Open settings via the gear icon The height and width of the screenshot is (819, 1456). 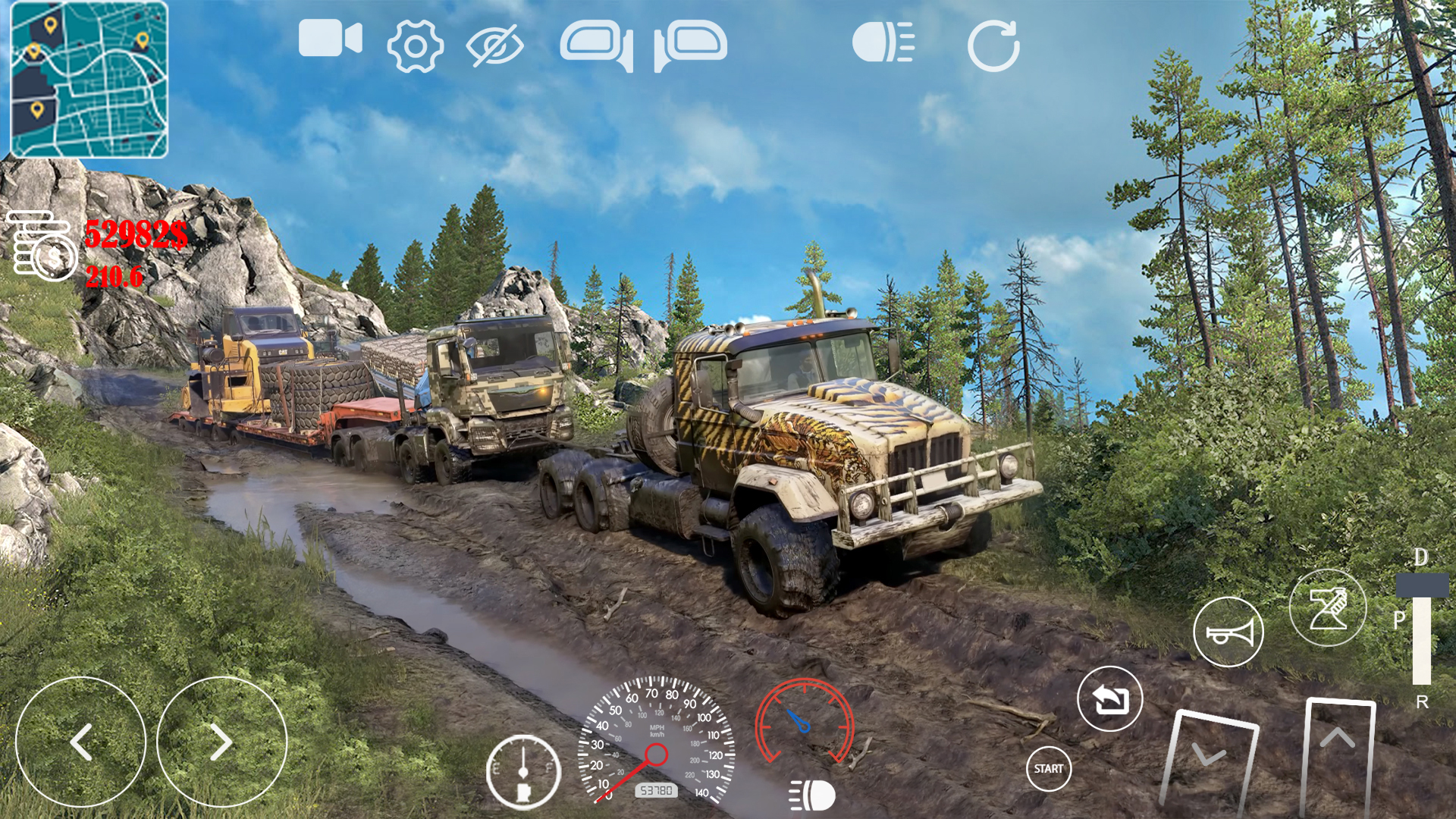click(415, 46)
